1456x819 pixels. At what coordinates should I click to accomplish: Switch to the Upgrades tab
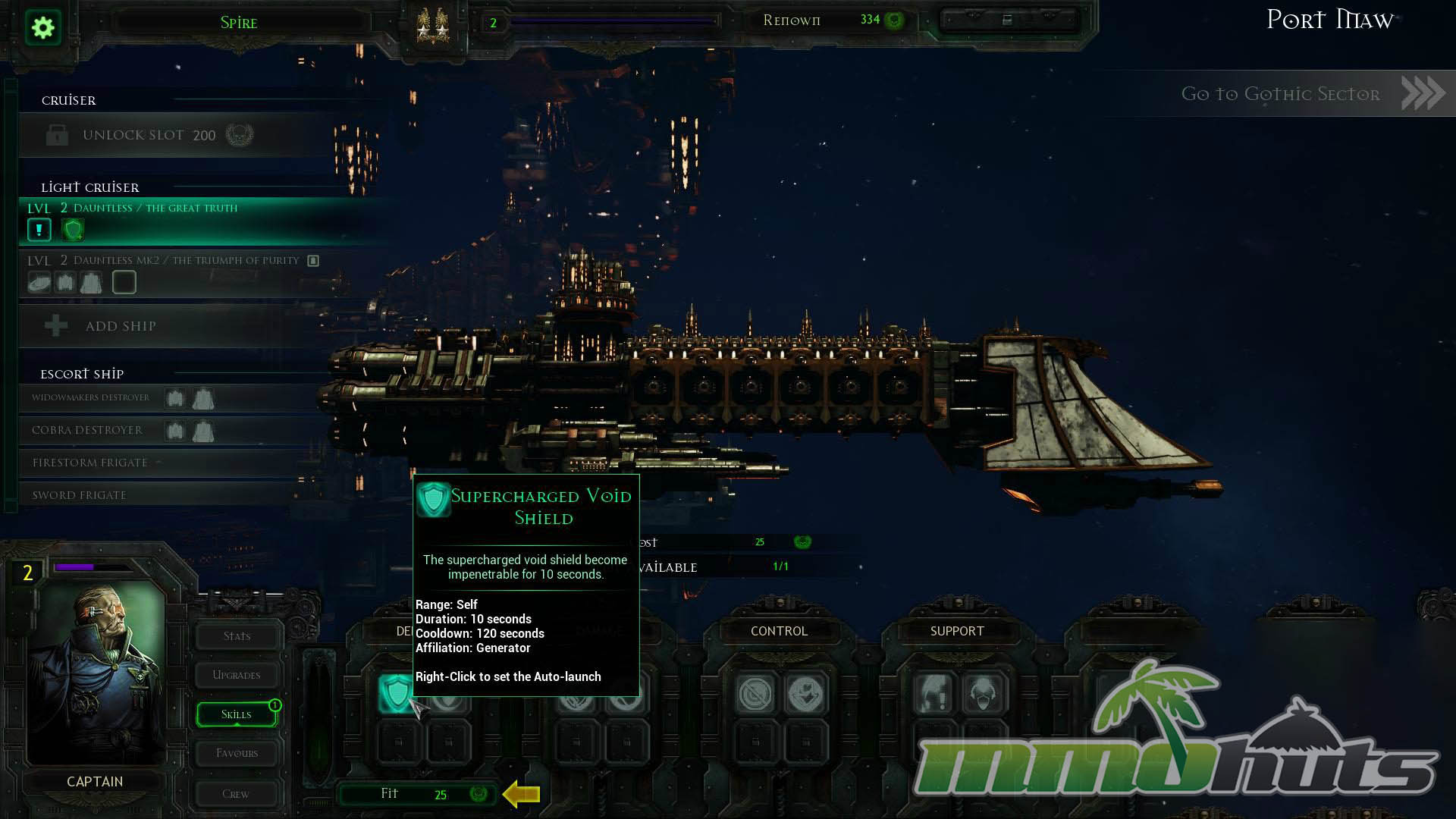click(x=237, y=675)
